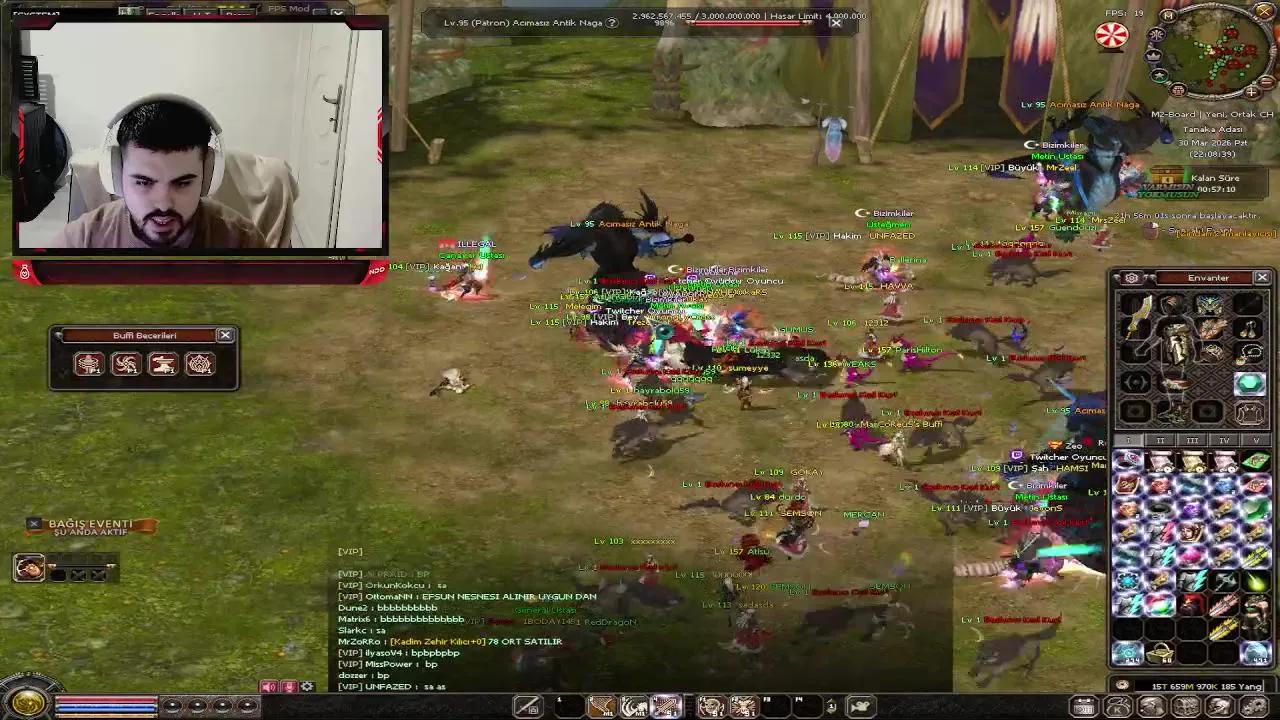Viewport: 1280px width, 720px height.
Task: Click the info icon beside the Naga boss name
Action: coord(612,22)
